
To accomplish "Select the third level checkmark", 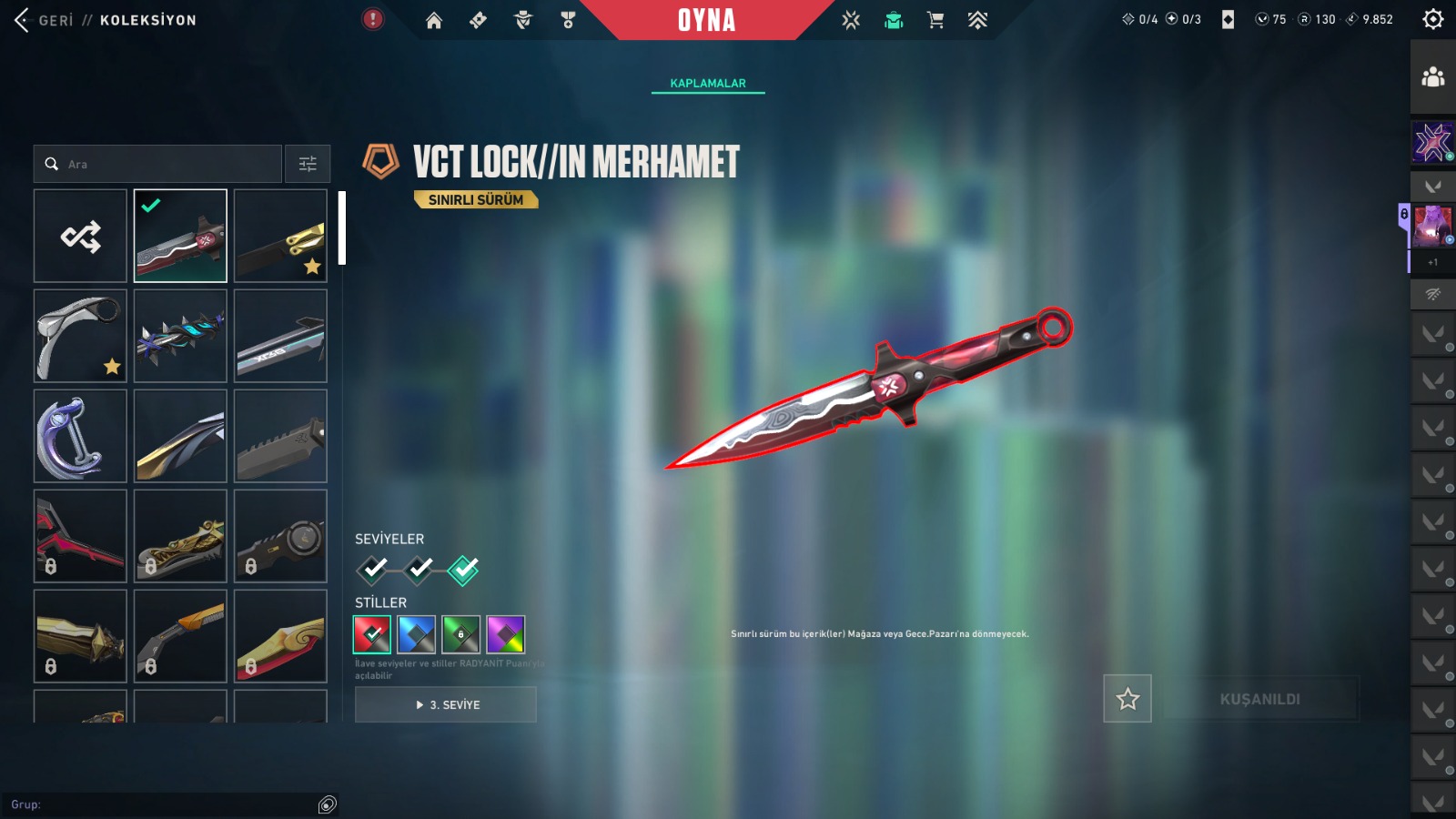I will pos(463,570).
